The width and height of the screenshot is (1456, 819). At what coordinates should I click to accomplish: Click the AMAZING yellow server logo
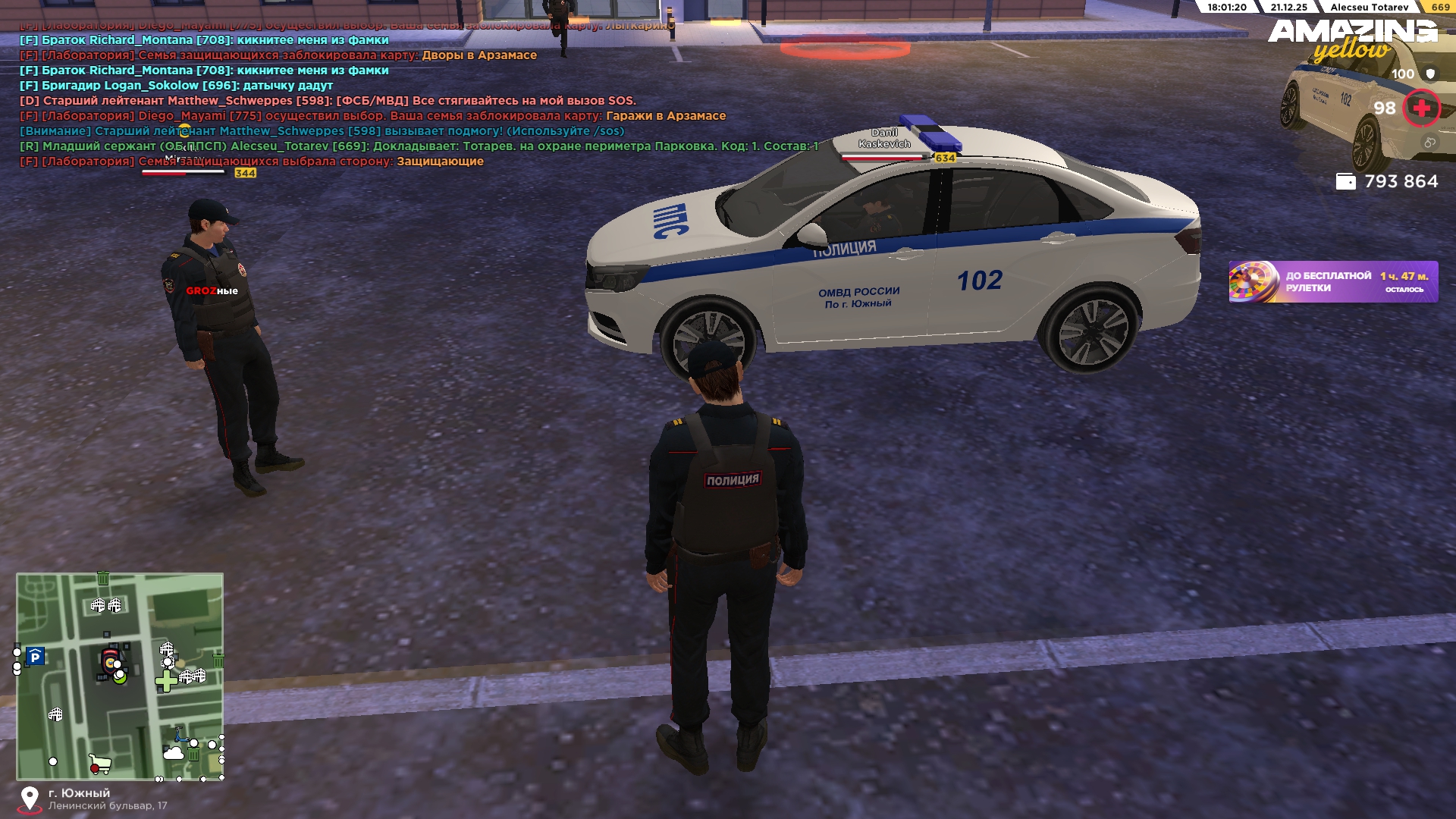point(1352,39)
